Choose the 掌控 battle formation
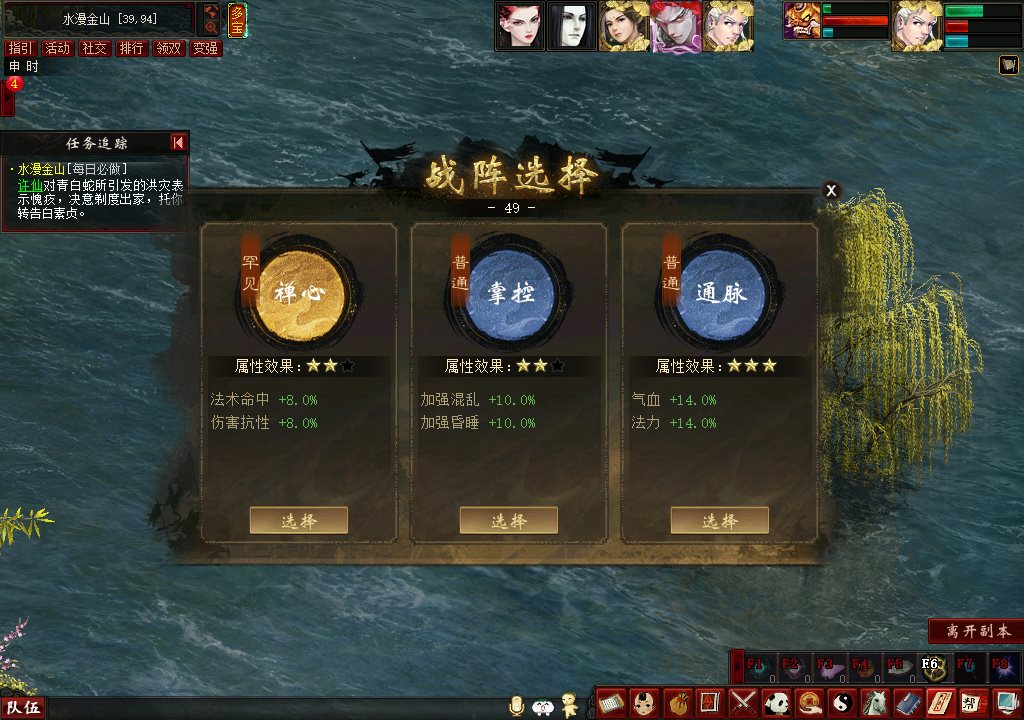The width and height of the screenshot is (1024, 720). click(508, 520)
